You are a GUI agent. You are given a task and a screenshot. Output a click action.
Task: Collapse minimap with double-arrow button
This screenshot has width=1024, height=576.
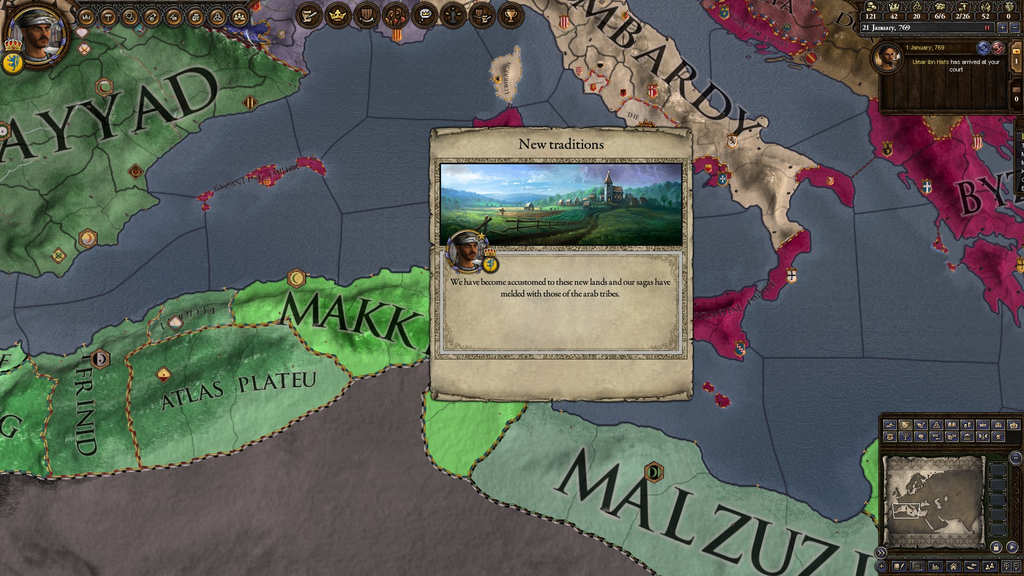(x=880, y=552)
